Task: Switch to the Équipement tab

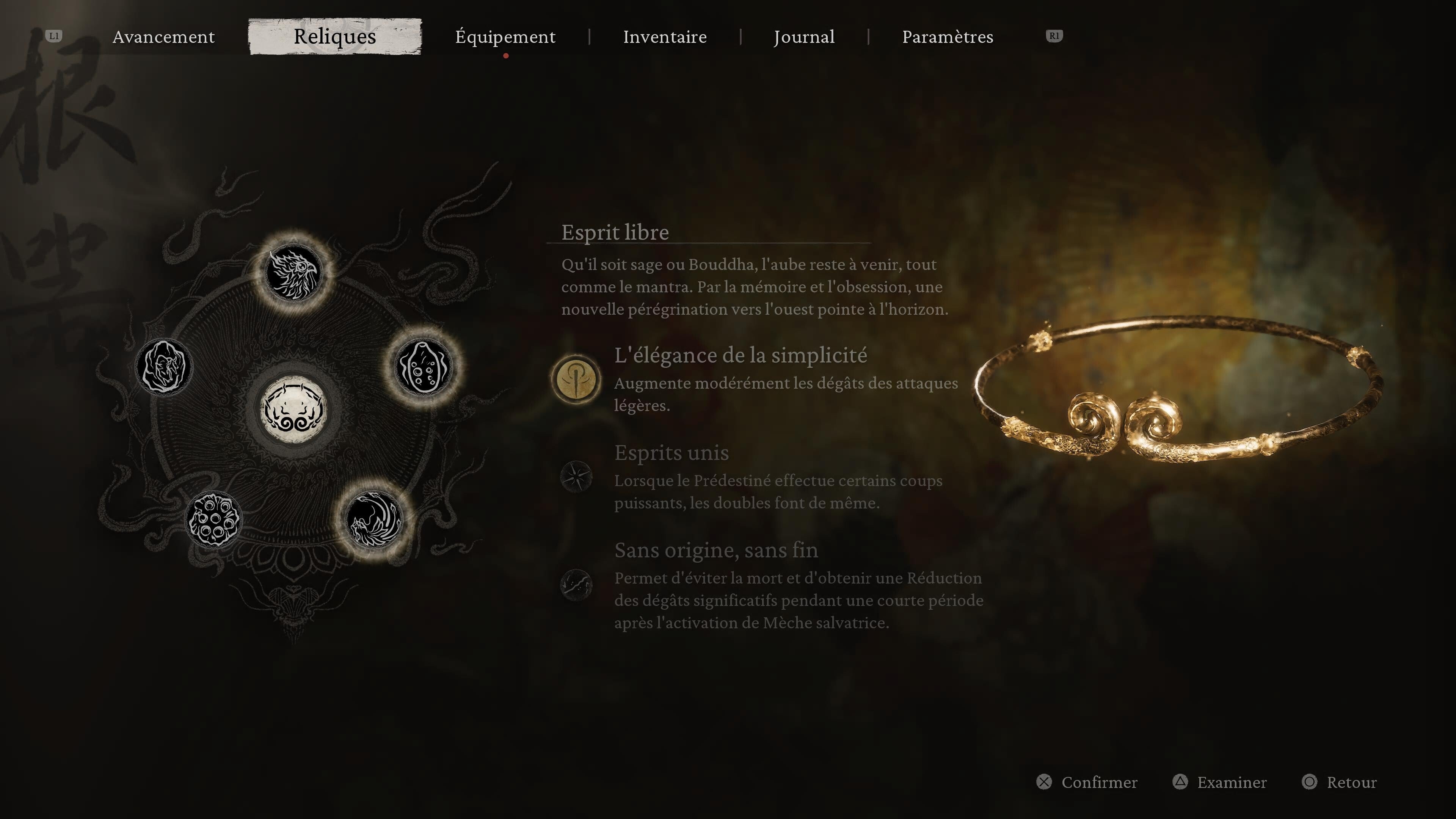Action: pyautogui.click(x=505, y=37)
